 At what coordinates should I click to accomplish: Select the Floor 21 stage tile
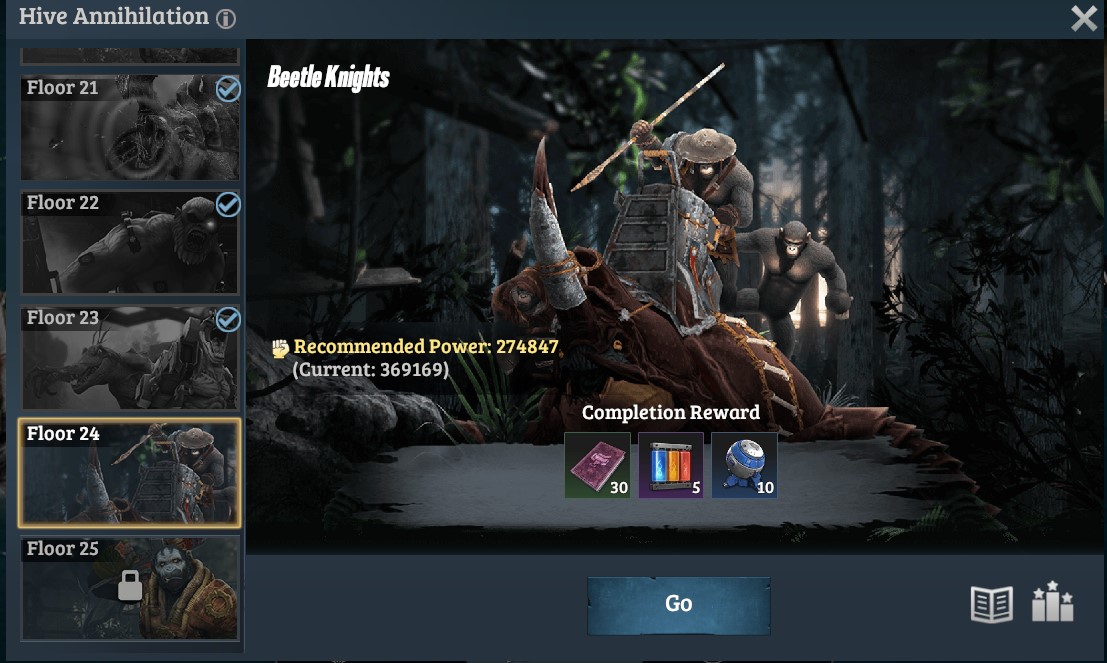[x=130, y=127]
